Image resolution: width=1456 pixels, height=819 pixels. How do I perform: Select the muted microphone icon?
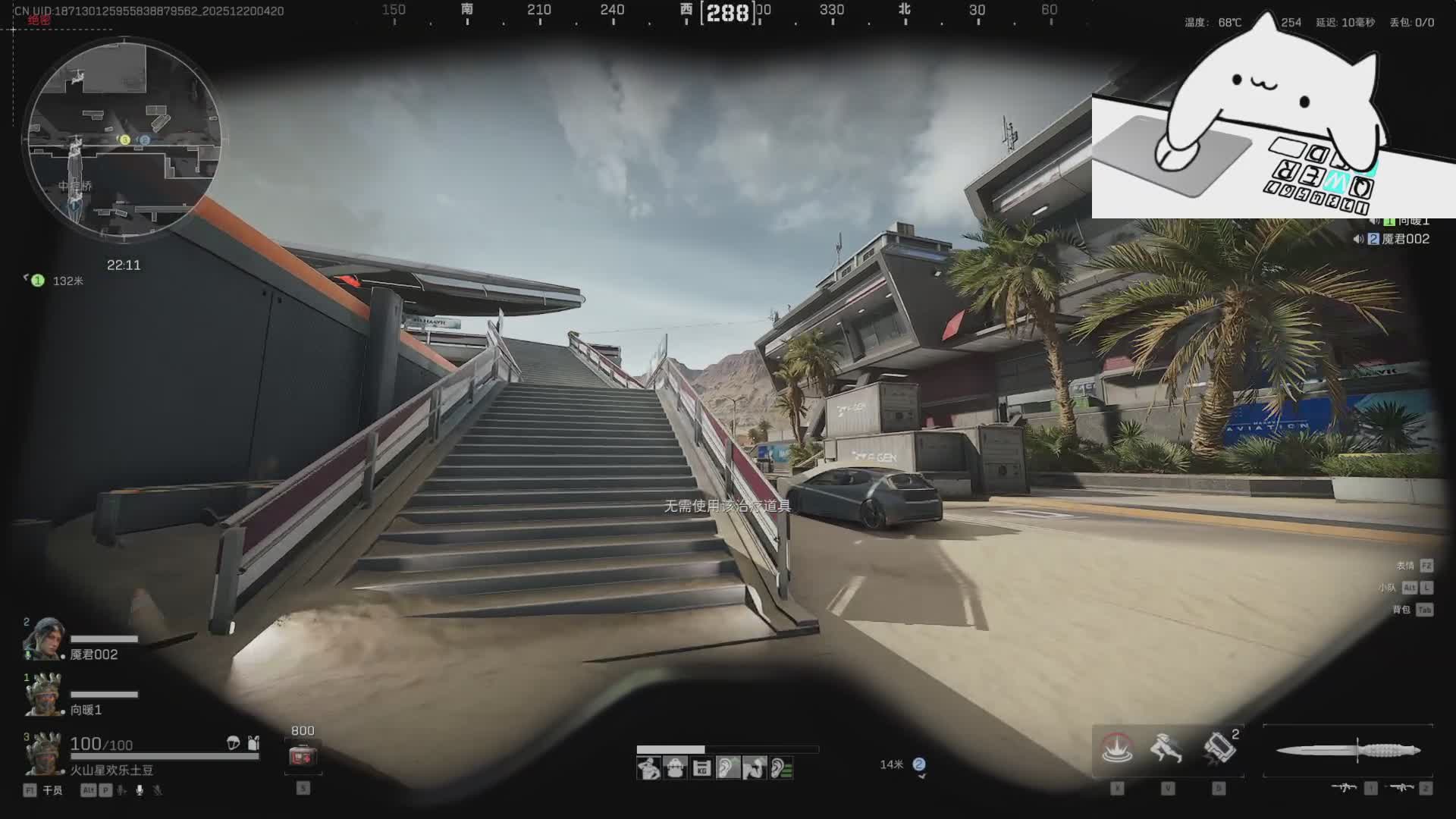(158, 790)
